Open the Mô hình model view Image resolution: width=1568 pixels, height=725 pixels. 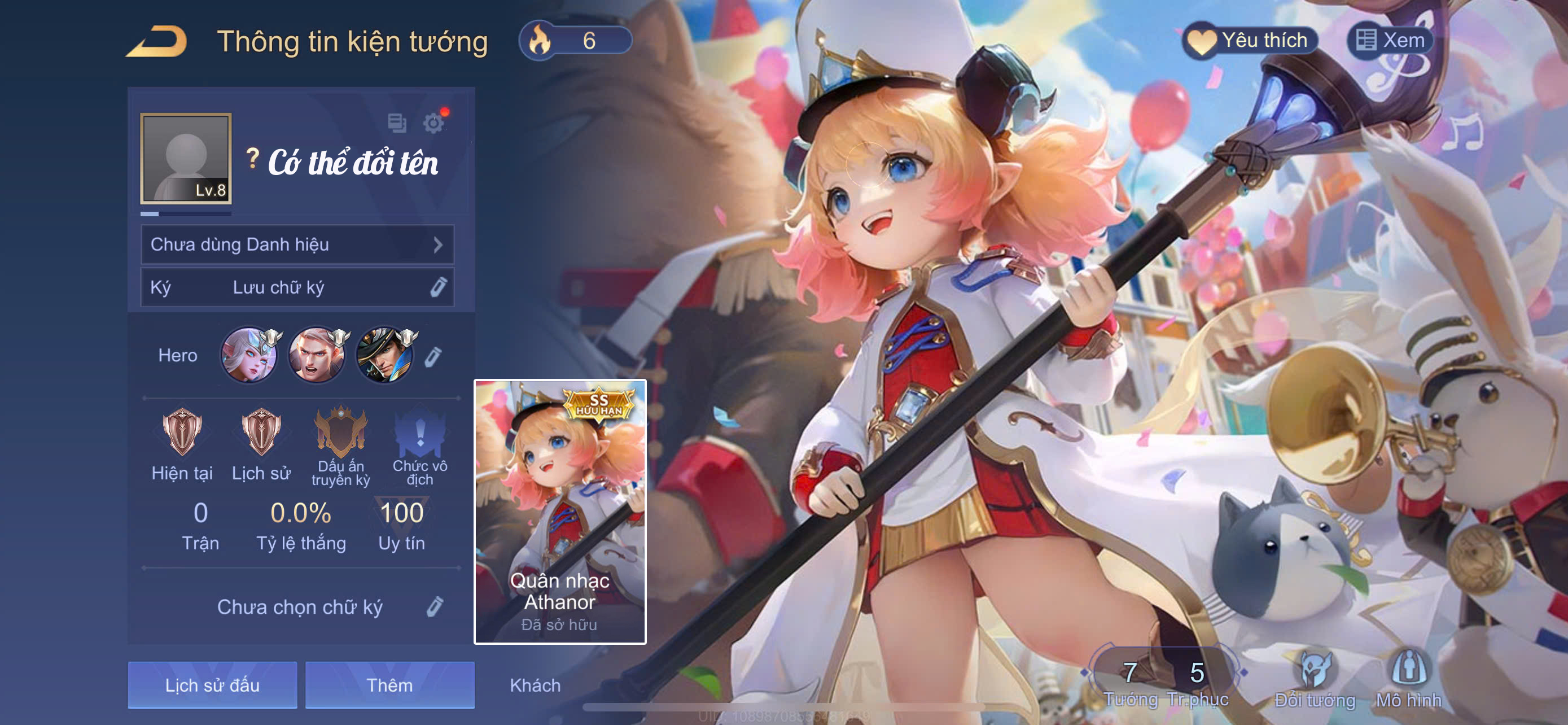tap(1408, 679)
